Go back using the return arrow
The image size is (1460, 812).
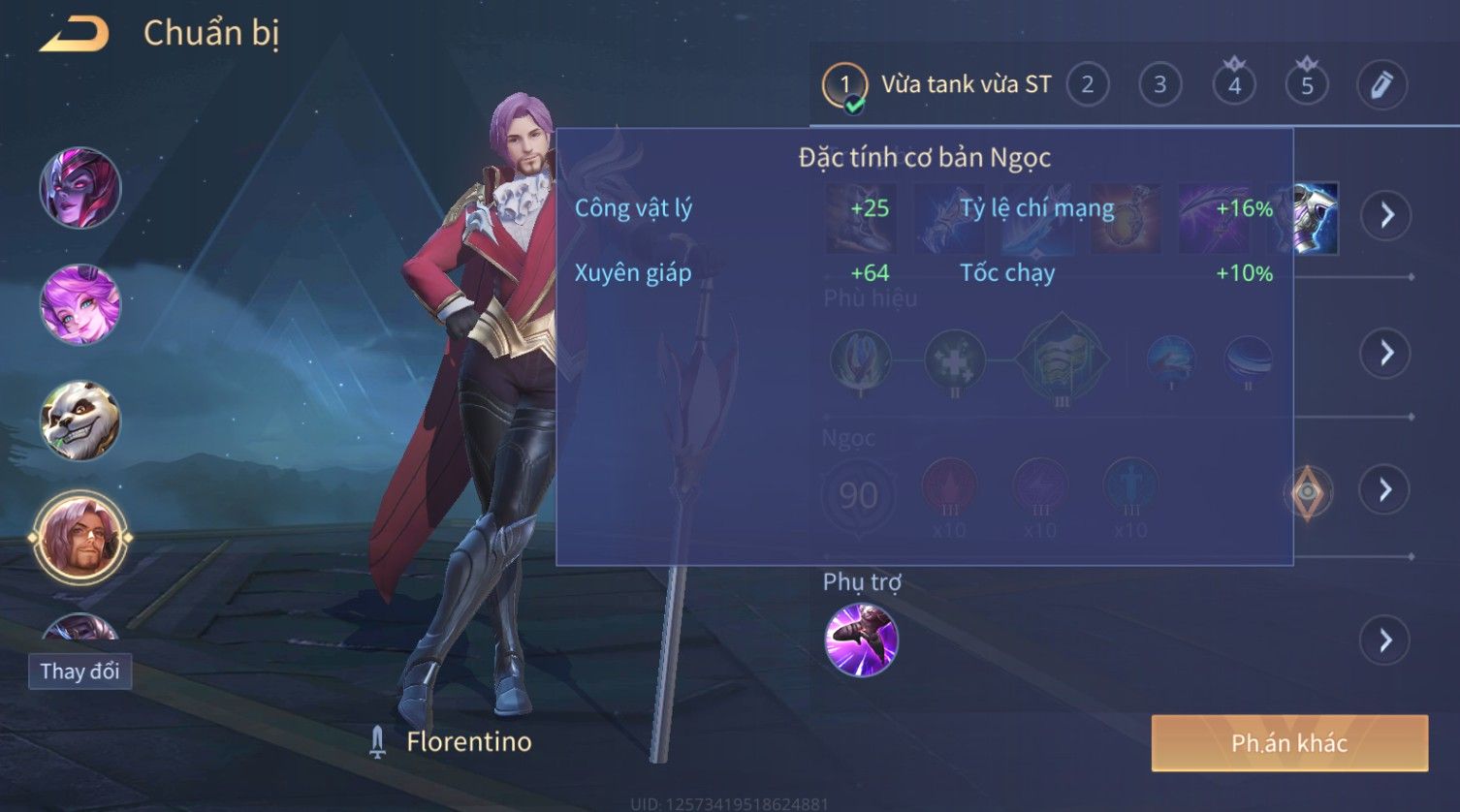(x=74, y=35)
